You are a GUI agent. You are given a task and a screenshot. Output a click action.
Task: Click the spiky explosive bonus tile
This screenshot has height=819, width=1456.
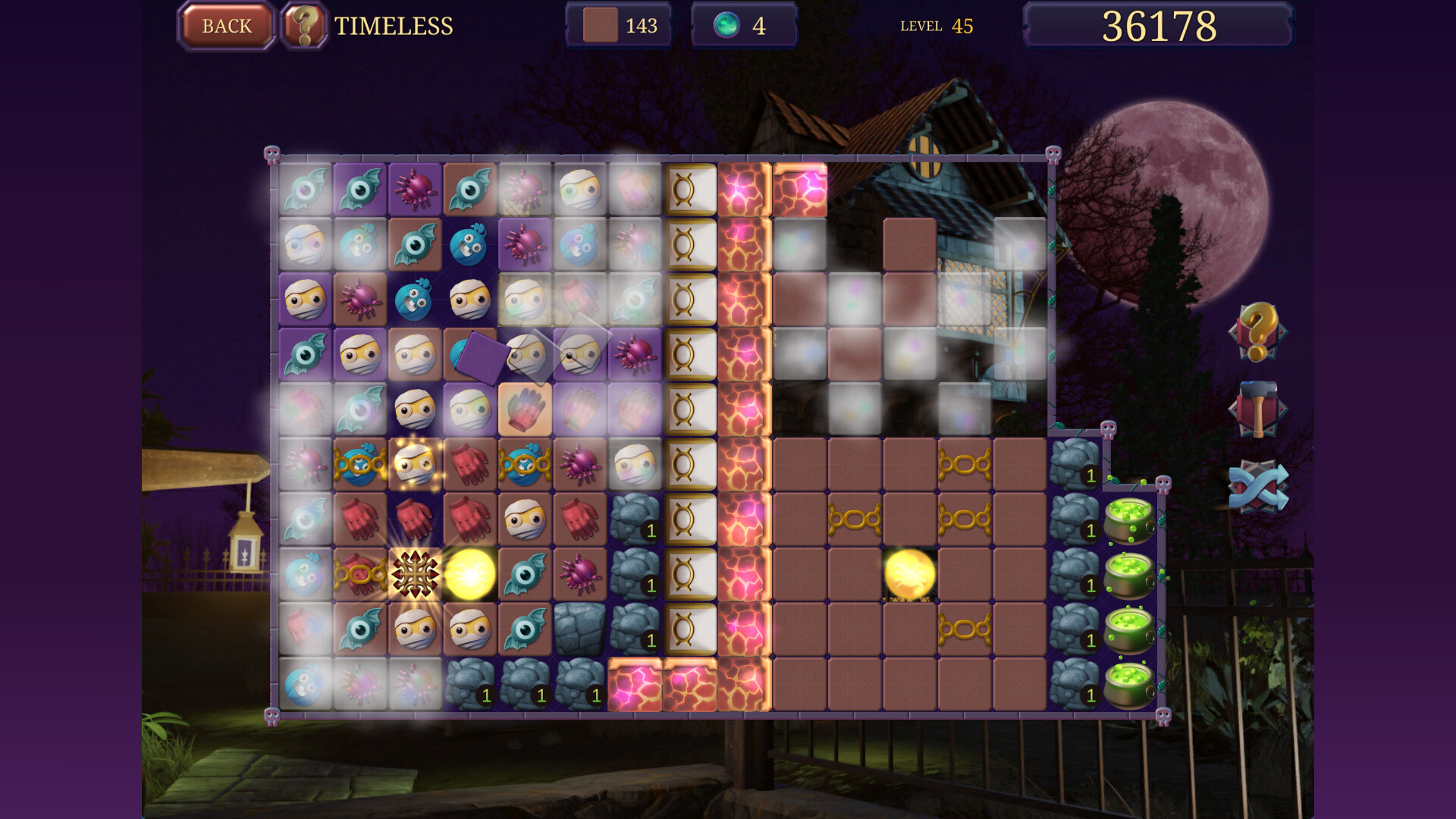tap(417, 576)
